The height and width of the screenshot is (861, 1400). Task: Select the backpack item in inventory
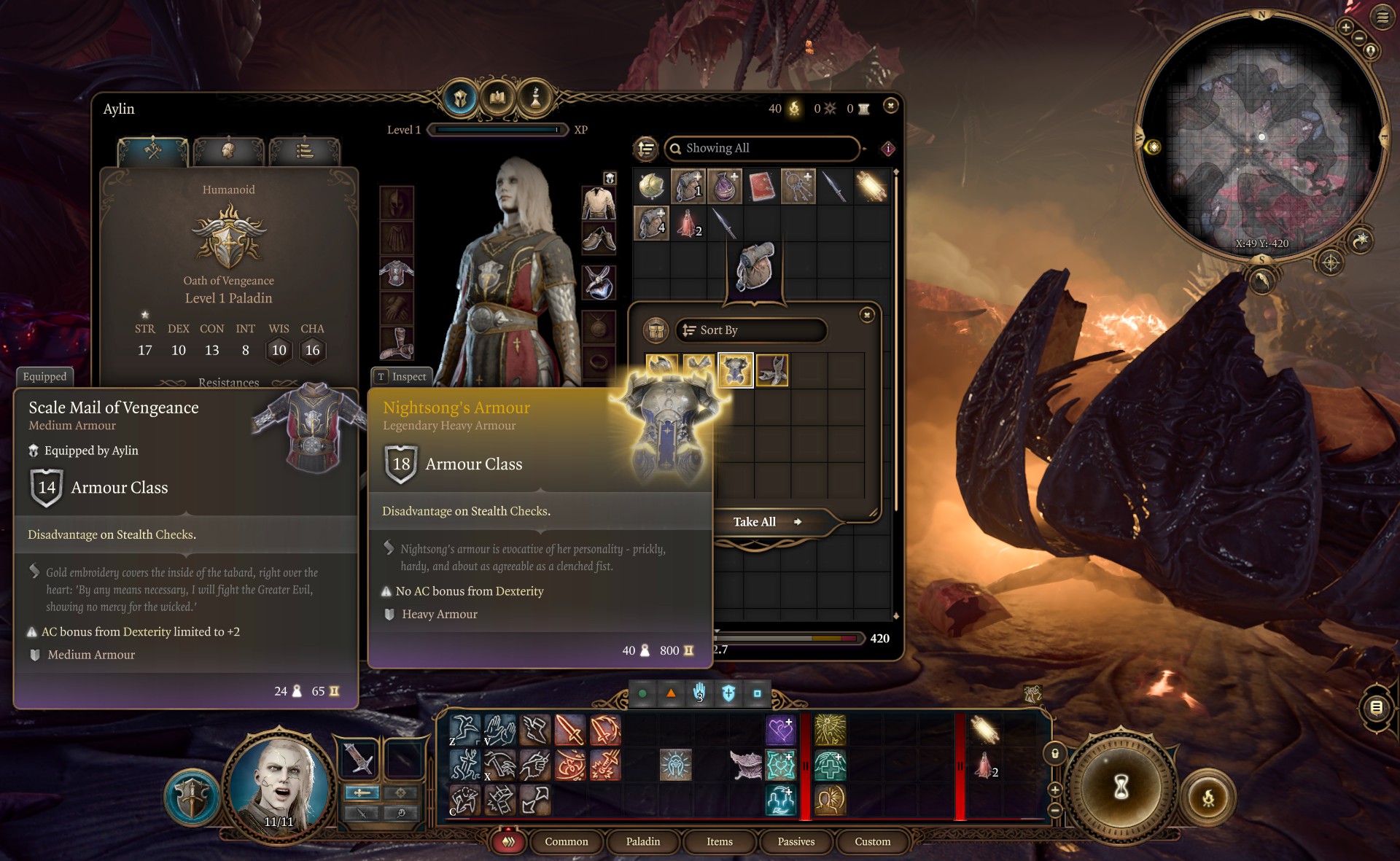click(x=755, y=267)
